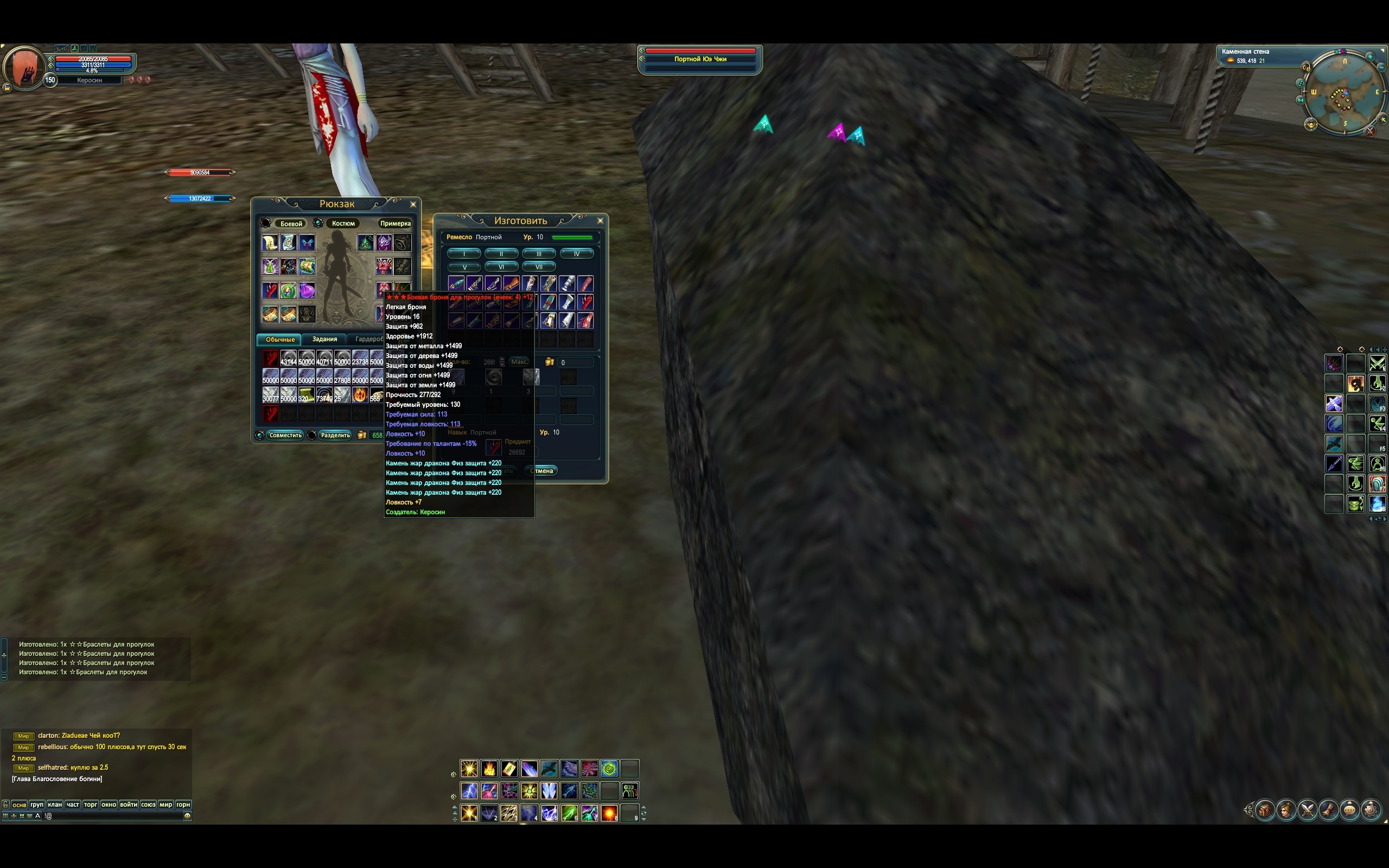Viewport: 1389px width, 868px height.
Task: Close the Рюкзак backpack window
Action: (413, 205)
